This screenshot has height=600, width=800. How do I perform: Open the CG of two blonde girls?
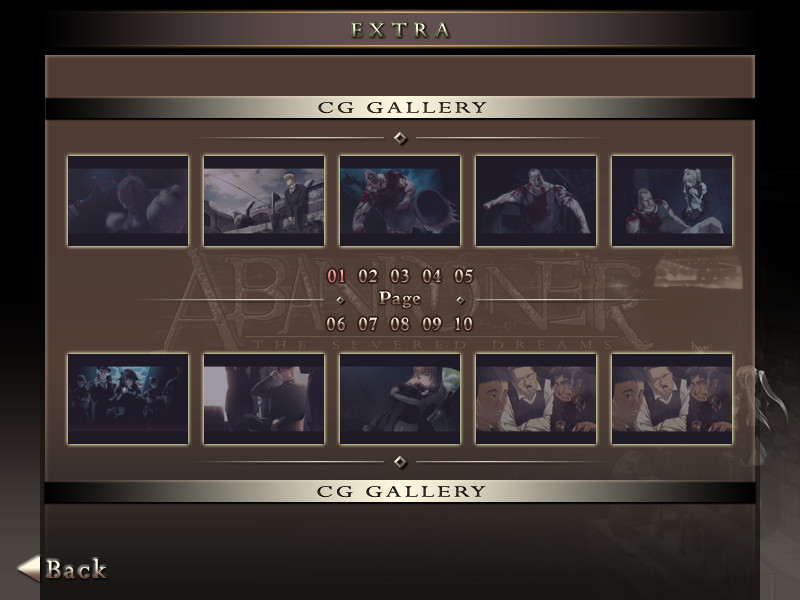click(672, 200)
